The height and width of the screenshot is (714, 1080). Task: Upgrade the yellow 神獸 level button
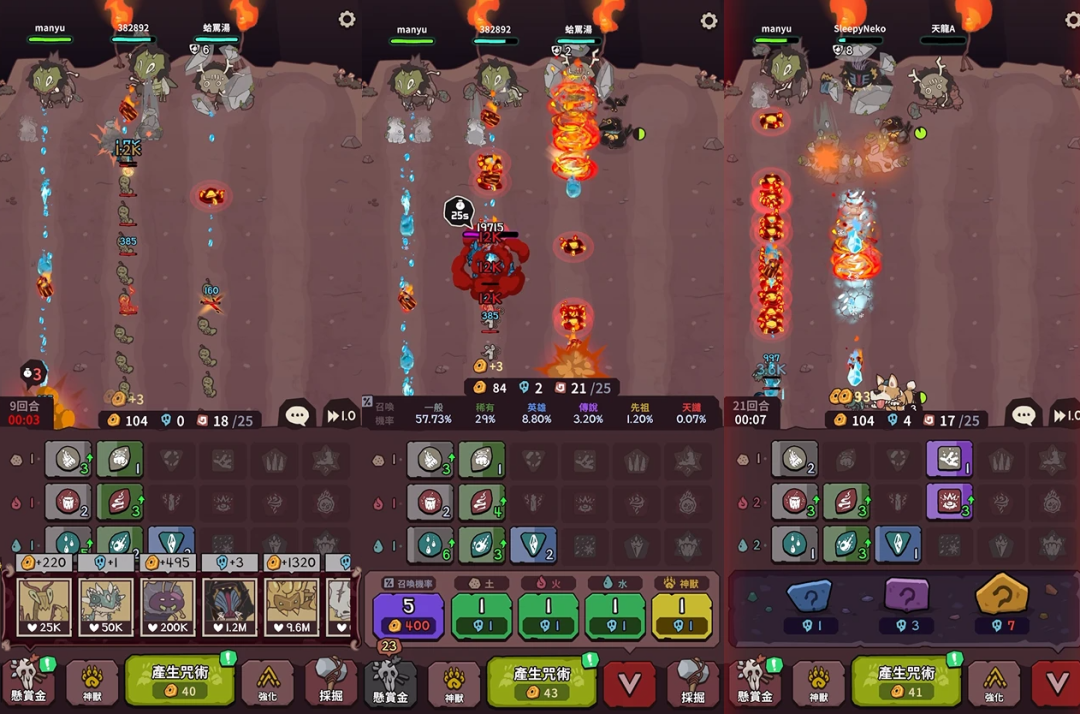681,615
